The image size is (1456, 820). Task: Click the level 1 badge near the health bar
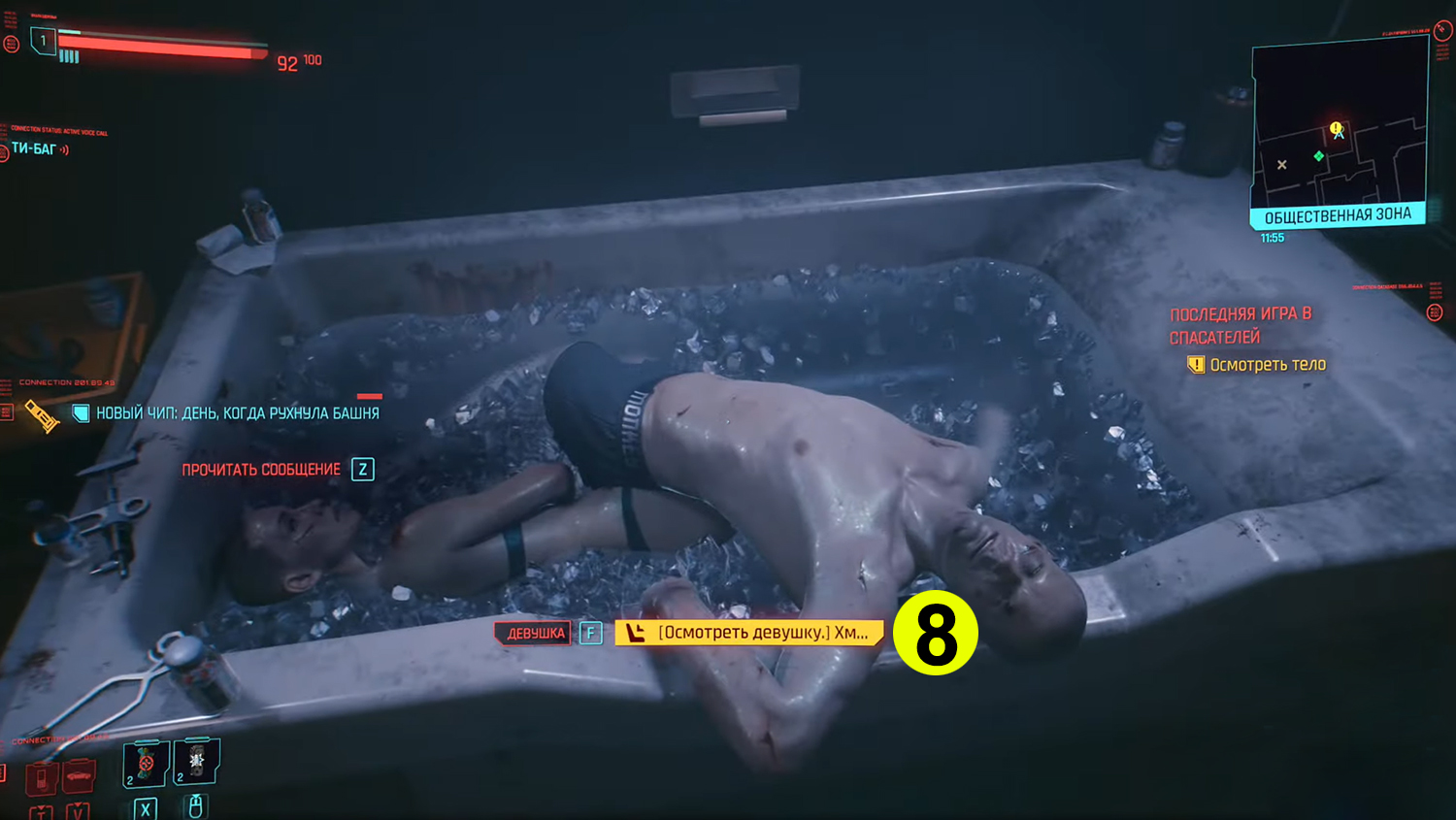(43, 41)
